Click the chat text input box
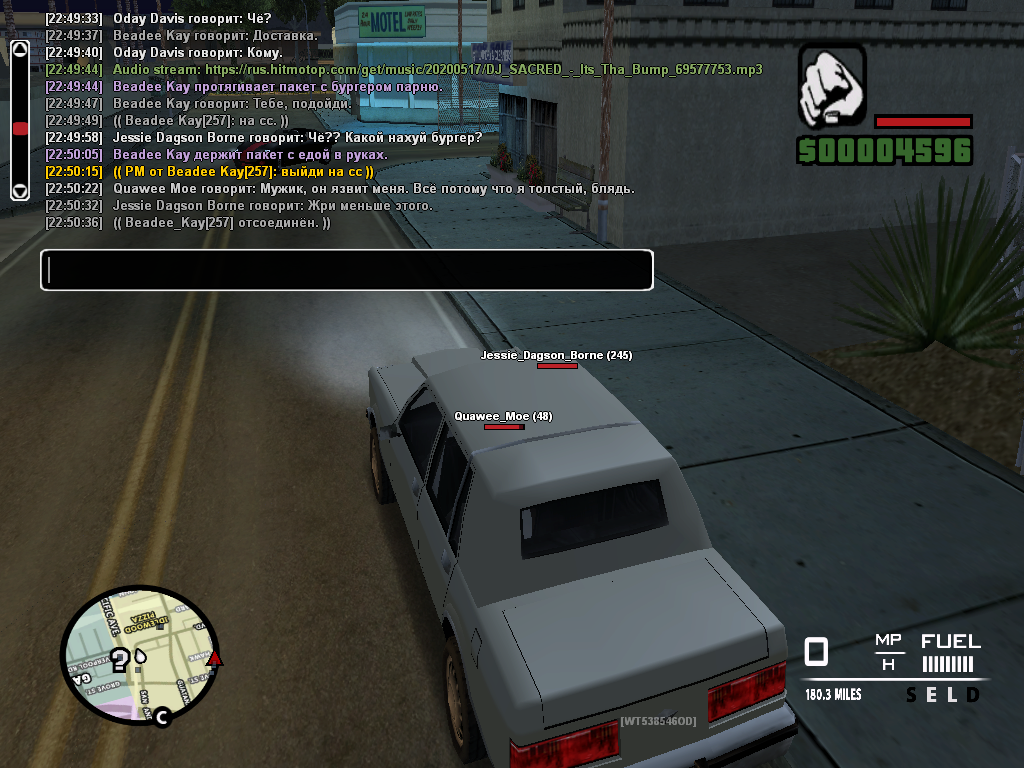The width and height of the screenshot is (1024, 768). tap(346, 270)
